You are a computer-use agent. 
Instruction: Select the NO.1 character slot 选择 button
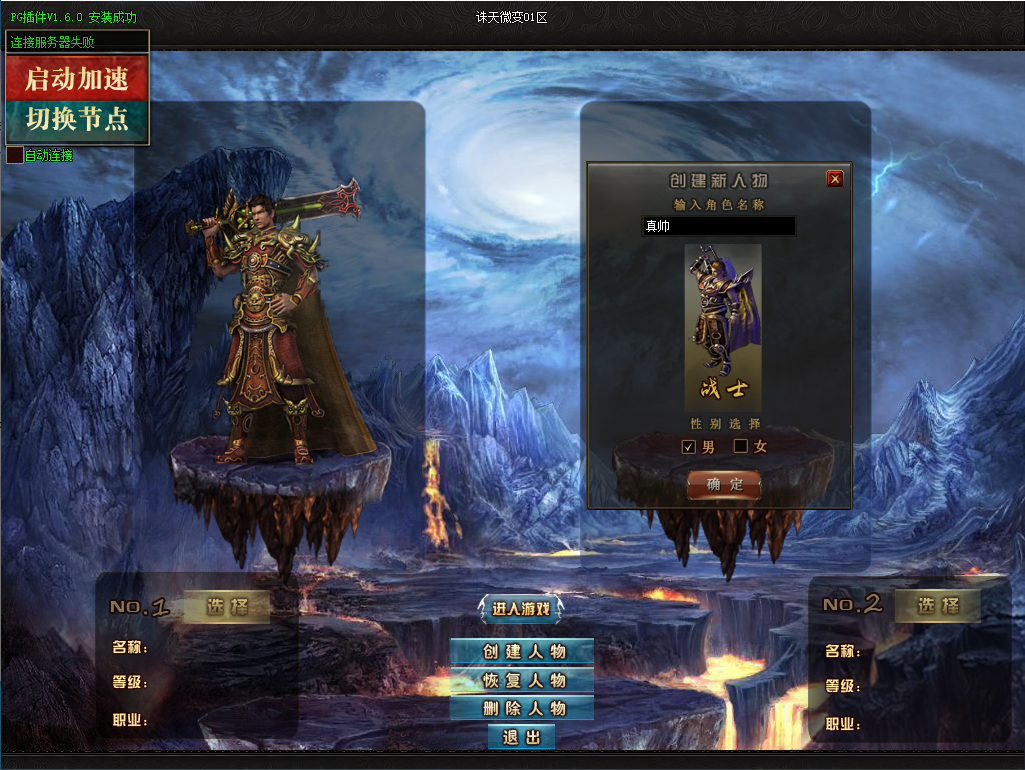tap(226, 606)
